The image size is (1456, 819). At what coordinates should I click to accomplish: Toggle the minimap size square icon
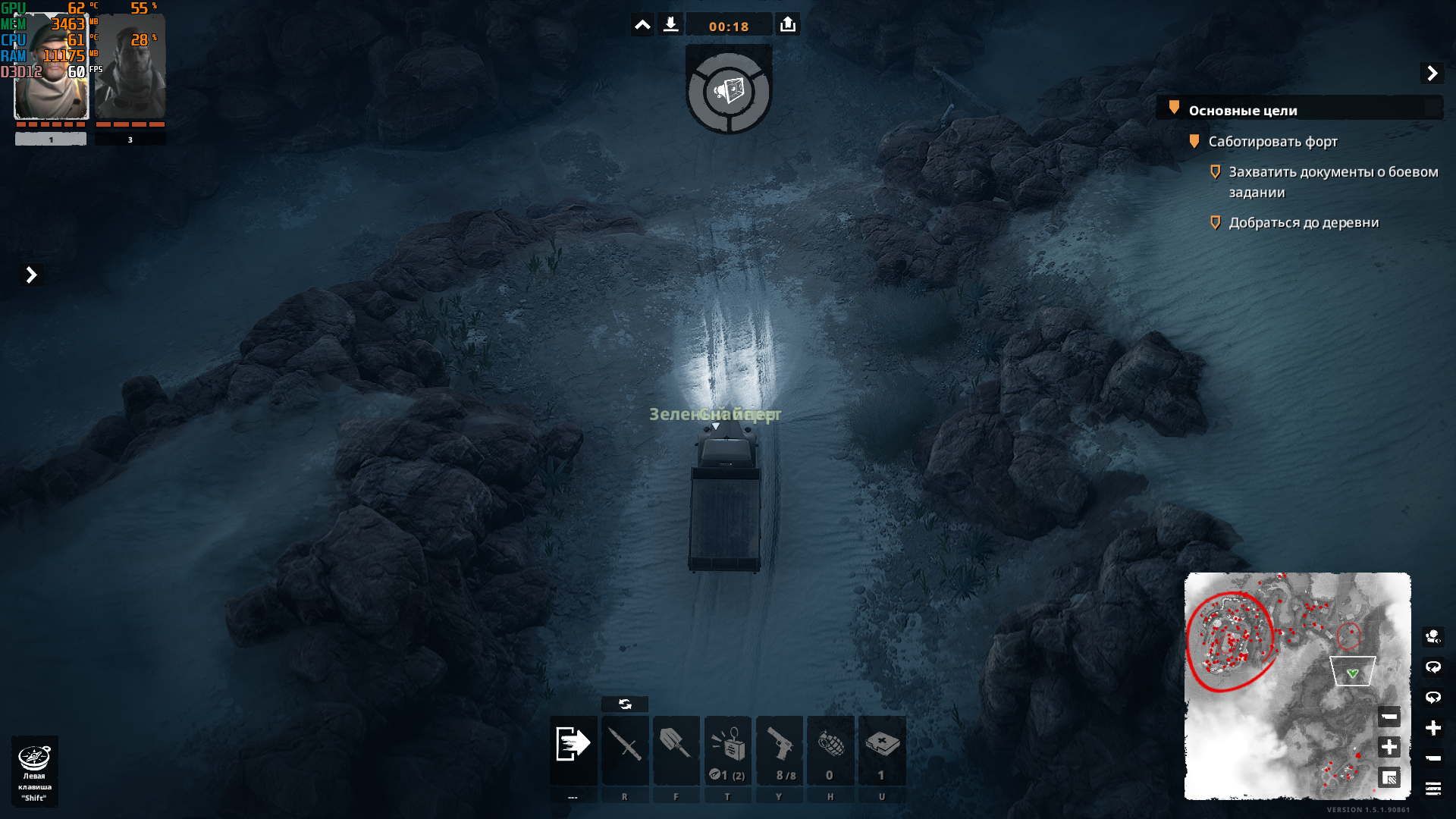(1389, 777)
